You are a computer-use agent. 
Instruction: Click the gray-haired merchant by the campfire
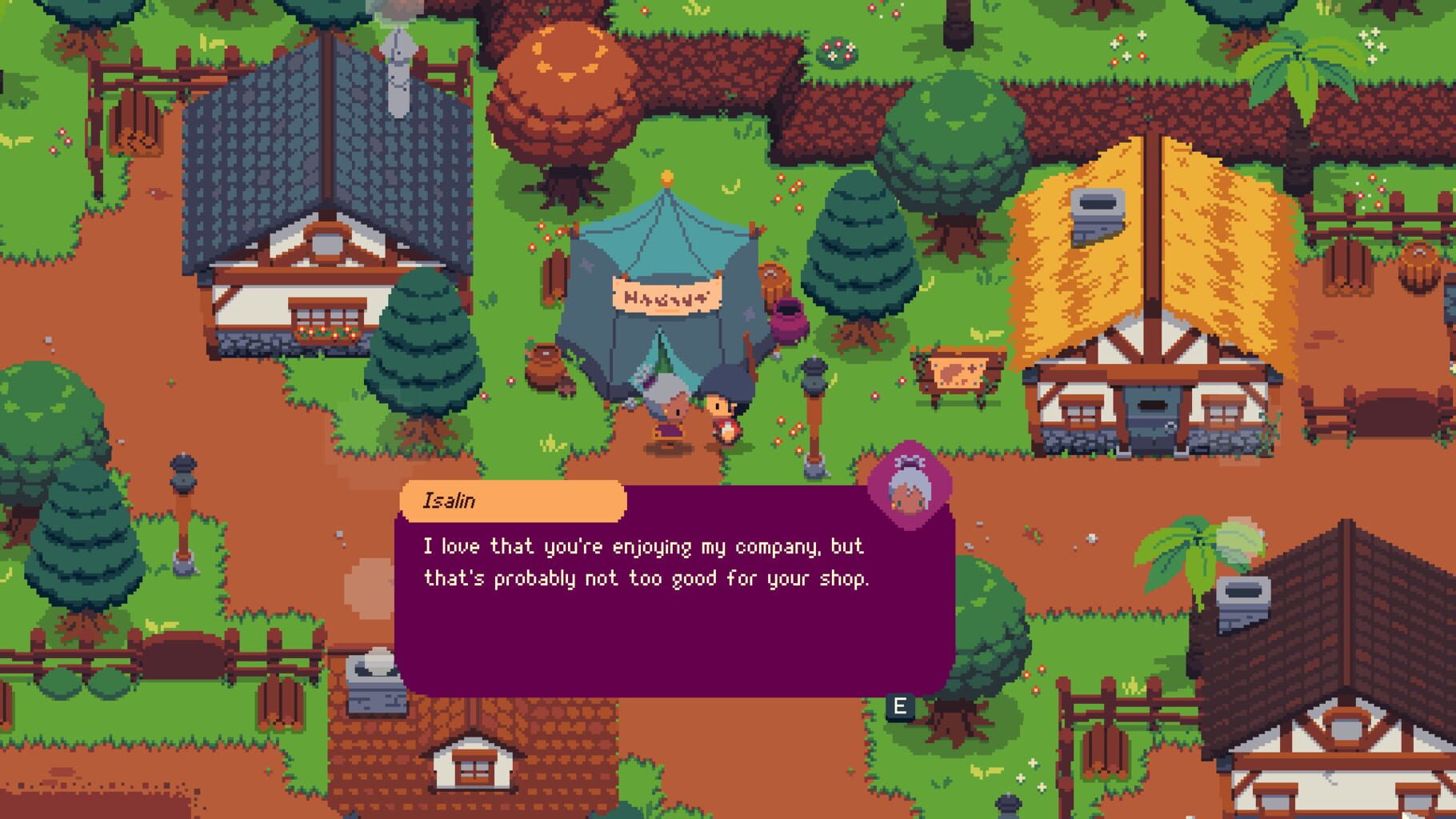[666, 416]
